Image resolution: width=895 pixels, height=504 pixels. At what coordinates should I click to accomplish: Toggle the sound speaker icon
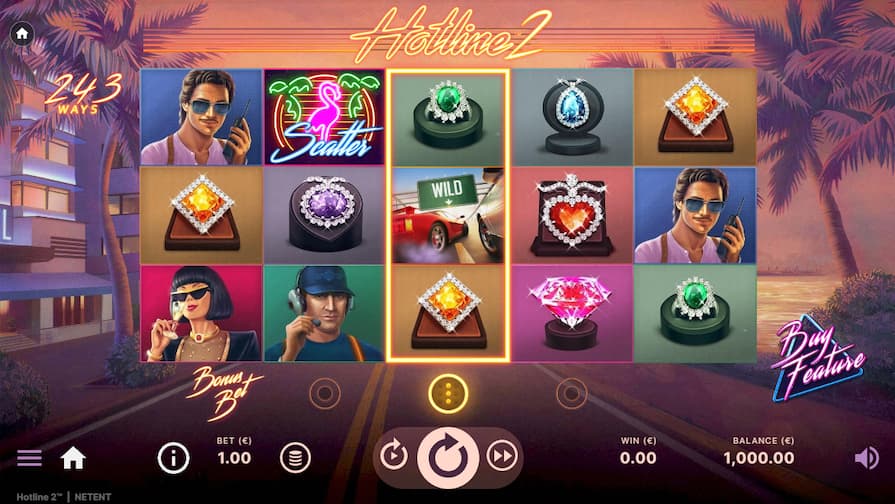click(x=866, y=458)
